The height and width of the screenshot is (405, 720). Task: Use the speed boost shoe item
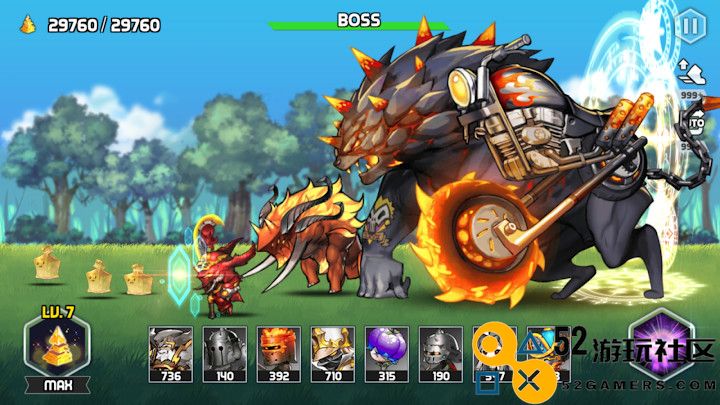tap(690, 71)
